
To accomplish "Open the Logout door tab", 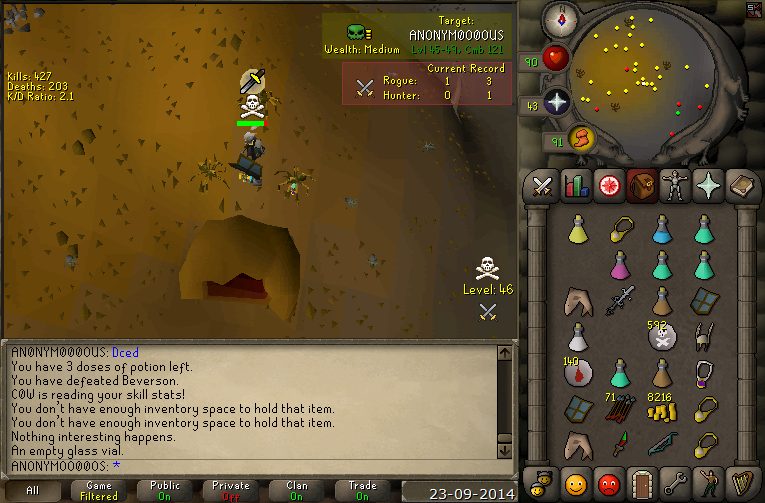I will (x=641, y=481).
